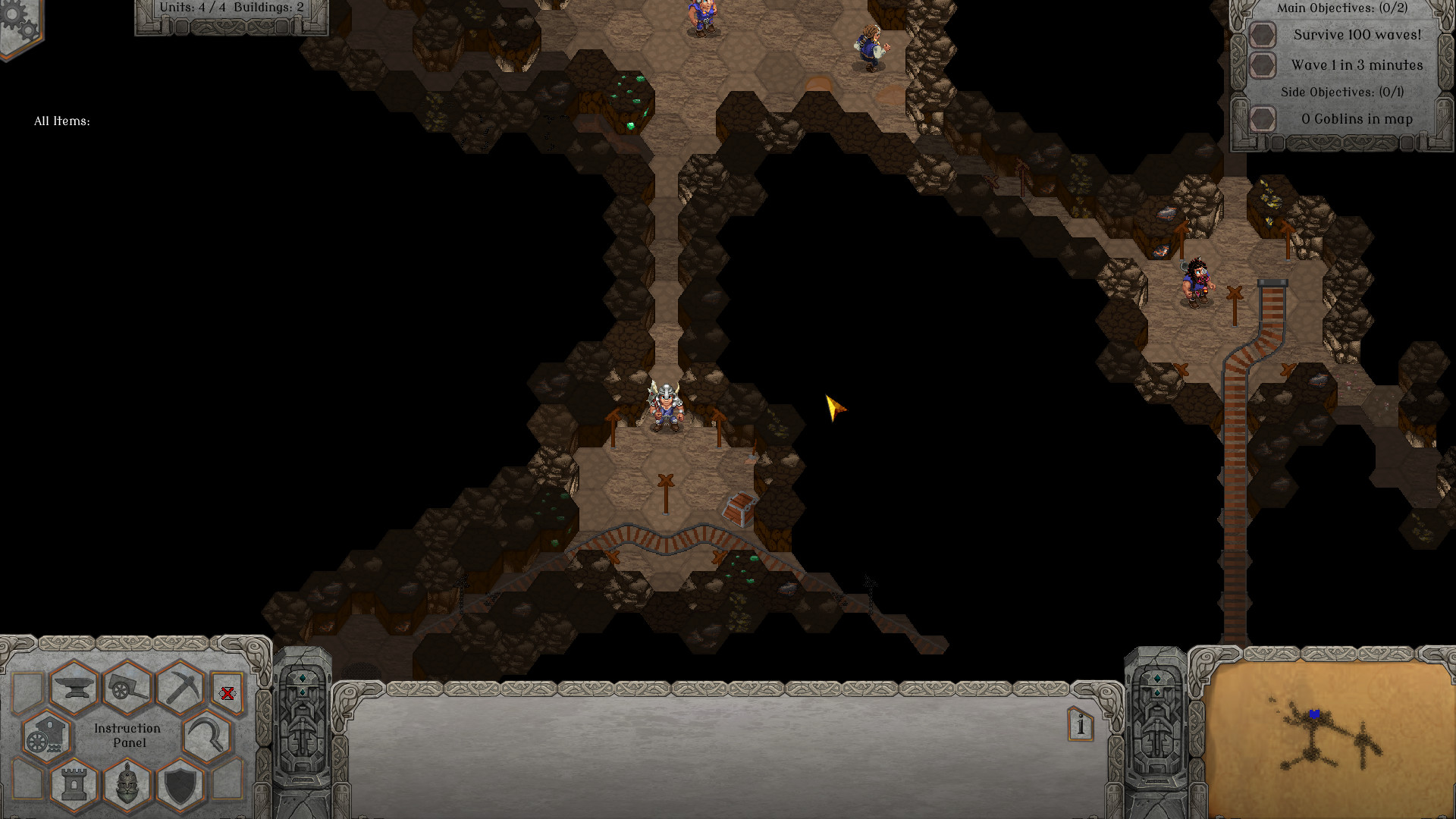Select the horned helmet dwarf warrior

tap(667, 408)
